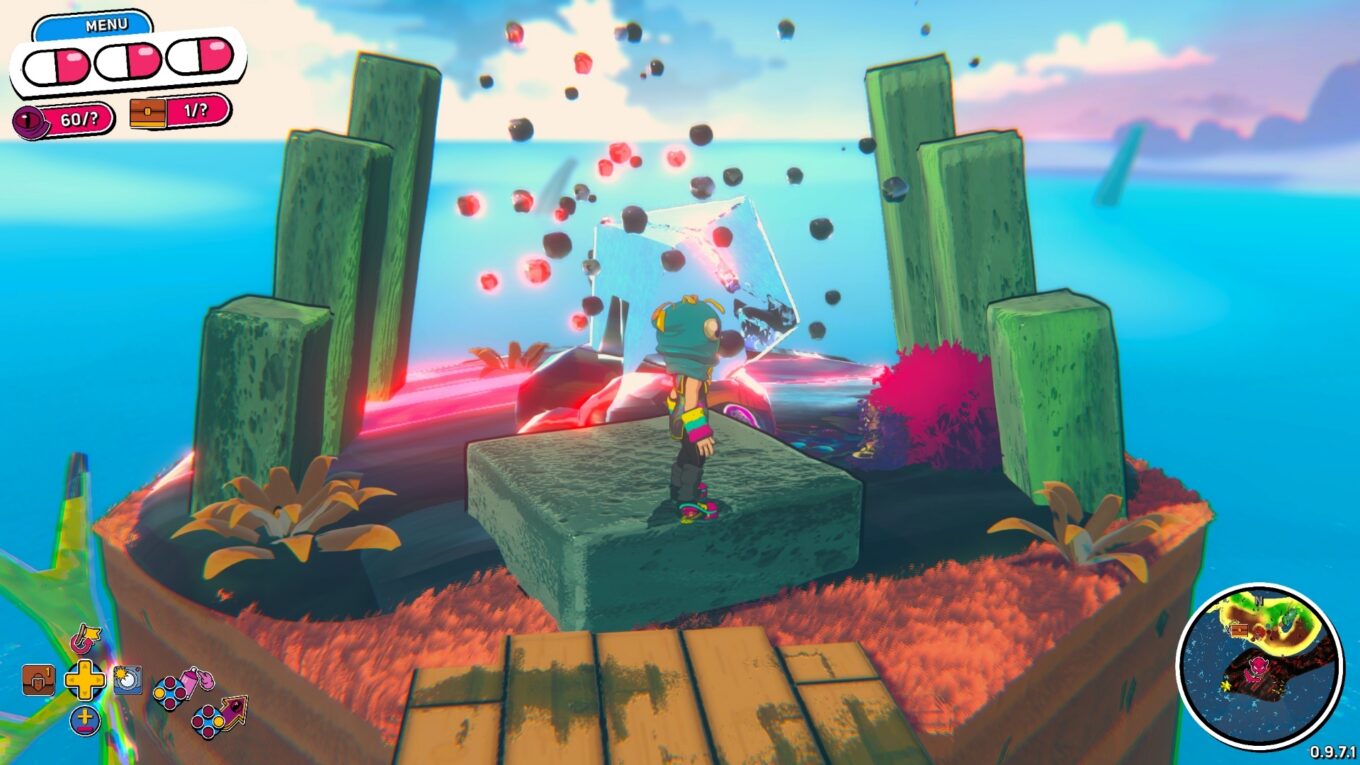Screen dimensions: 1360x765
Task: Select the first health pill
Action: 56,64
